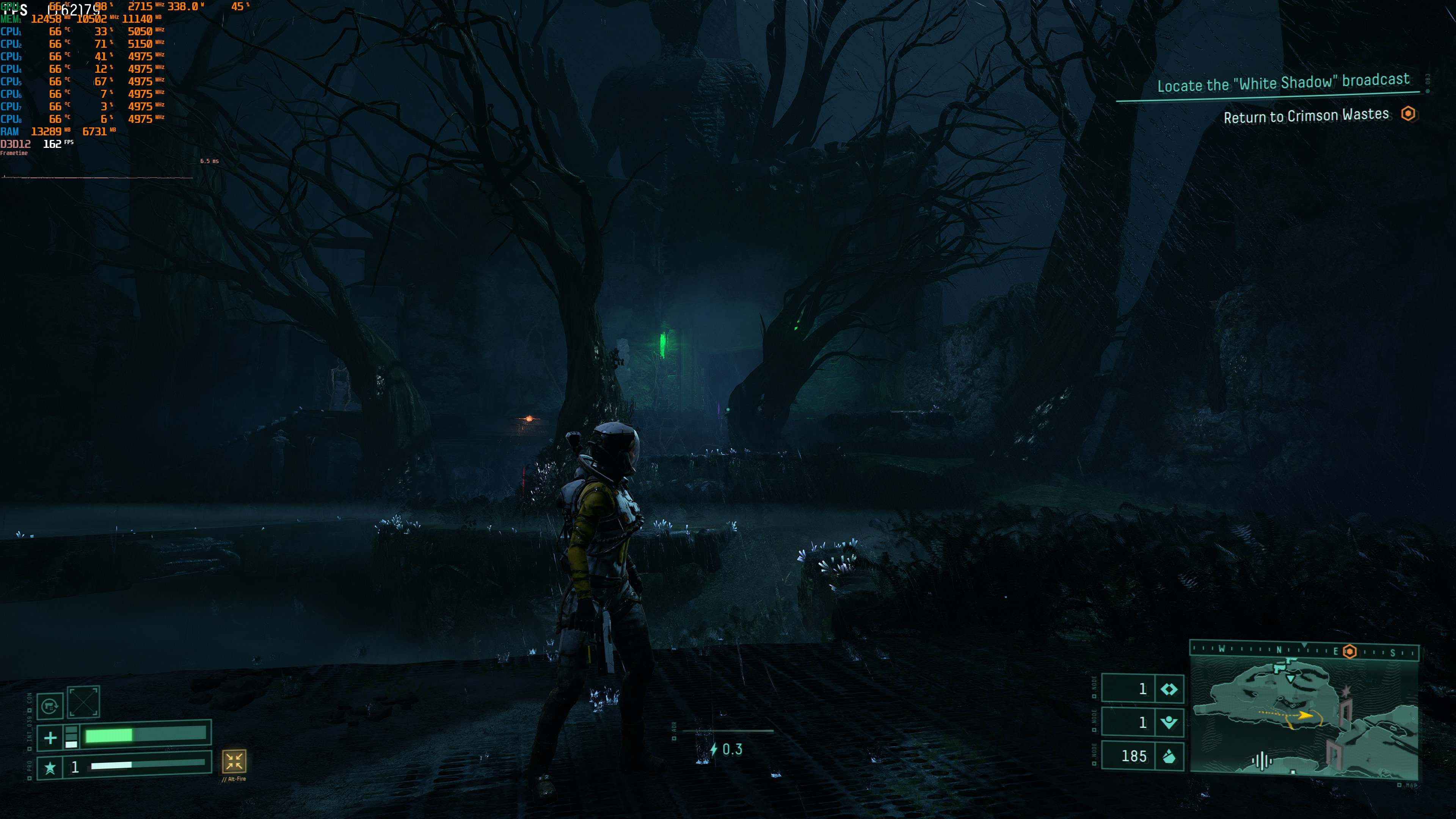Click the yellow player arrow on the minimap

tap(1305, 715)
